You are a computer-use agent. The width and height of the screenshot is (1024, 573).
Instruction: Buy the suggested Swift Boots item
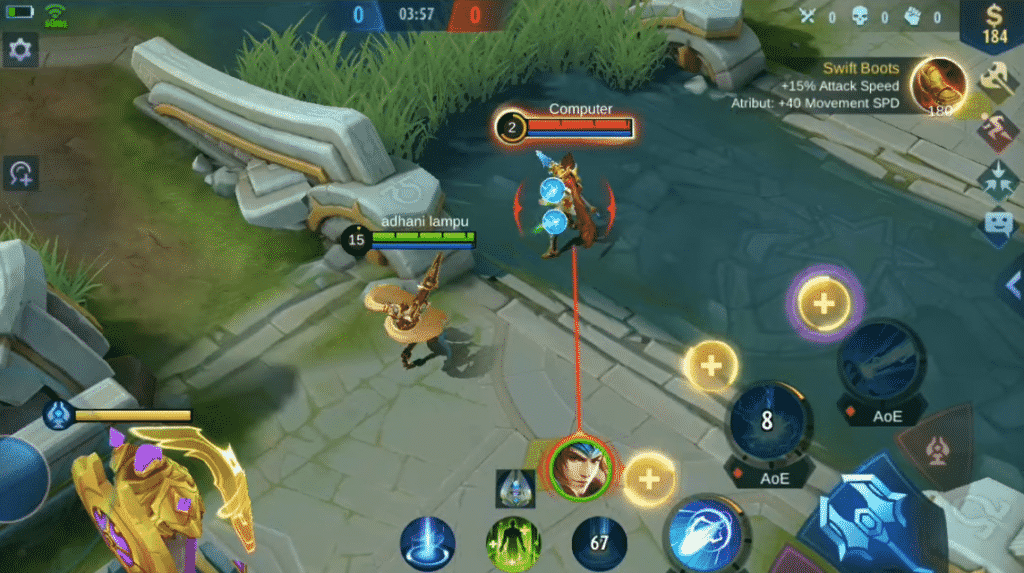click(938, 87)
